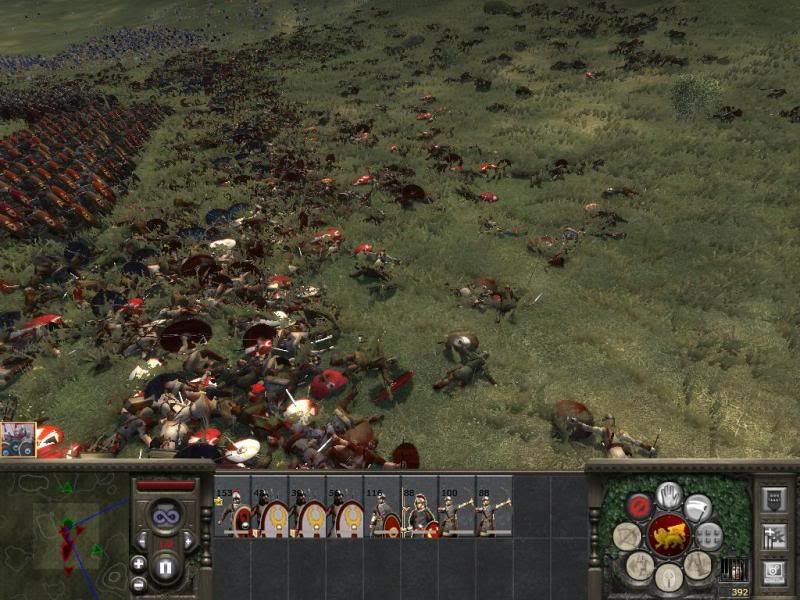This screenshot has height=600, width=800.
Task: Click the red crossed-circle command button
Action: click(639, 506)
